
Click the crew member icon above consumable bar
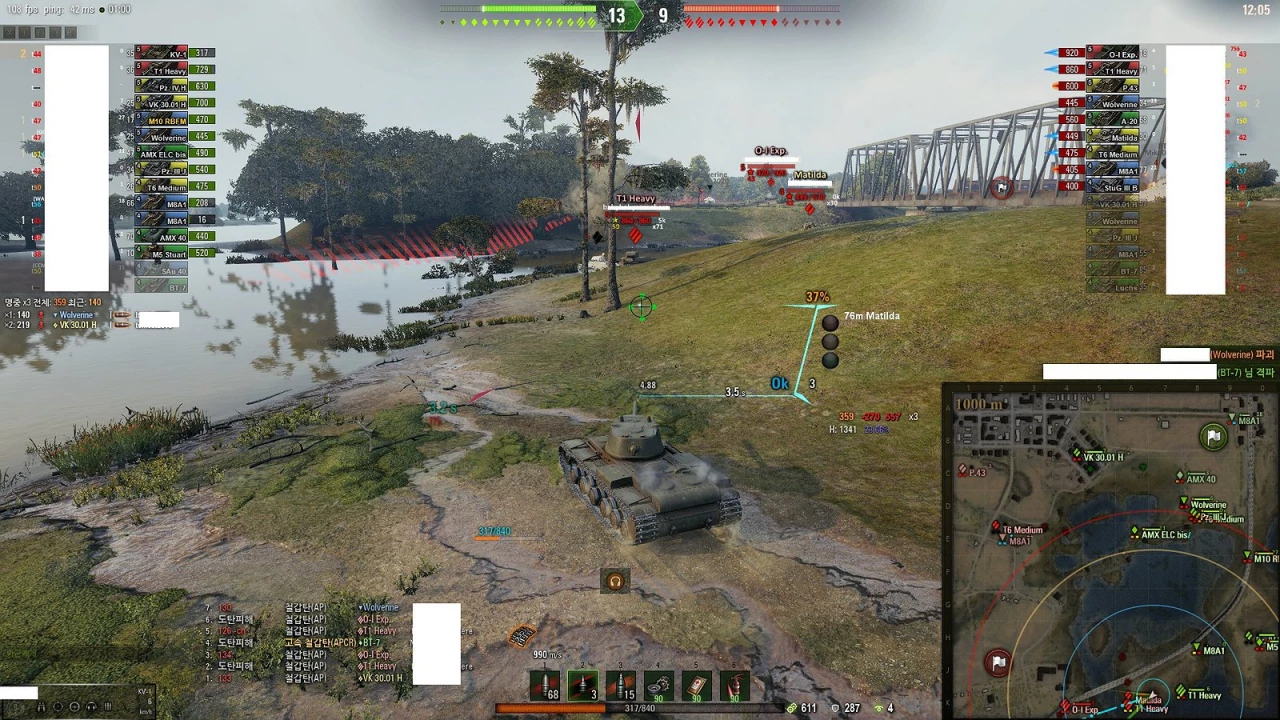click(615, 581)
